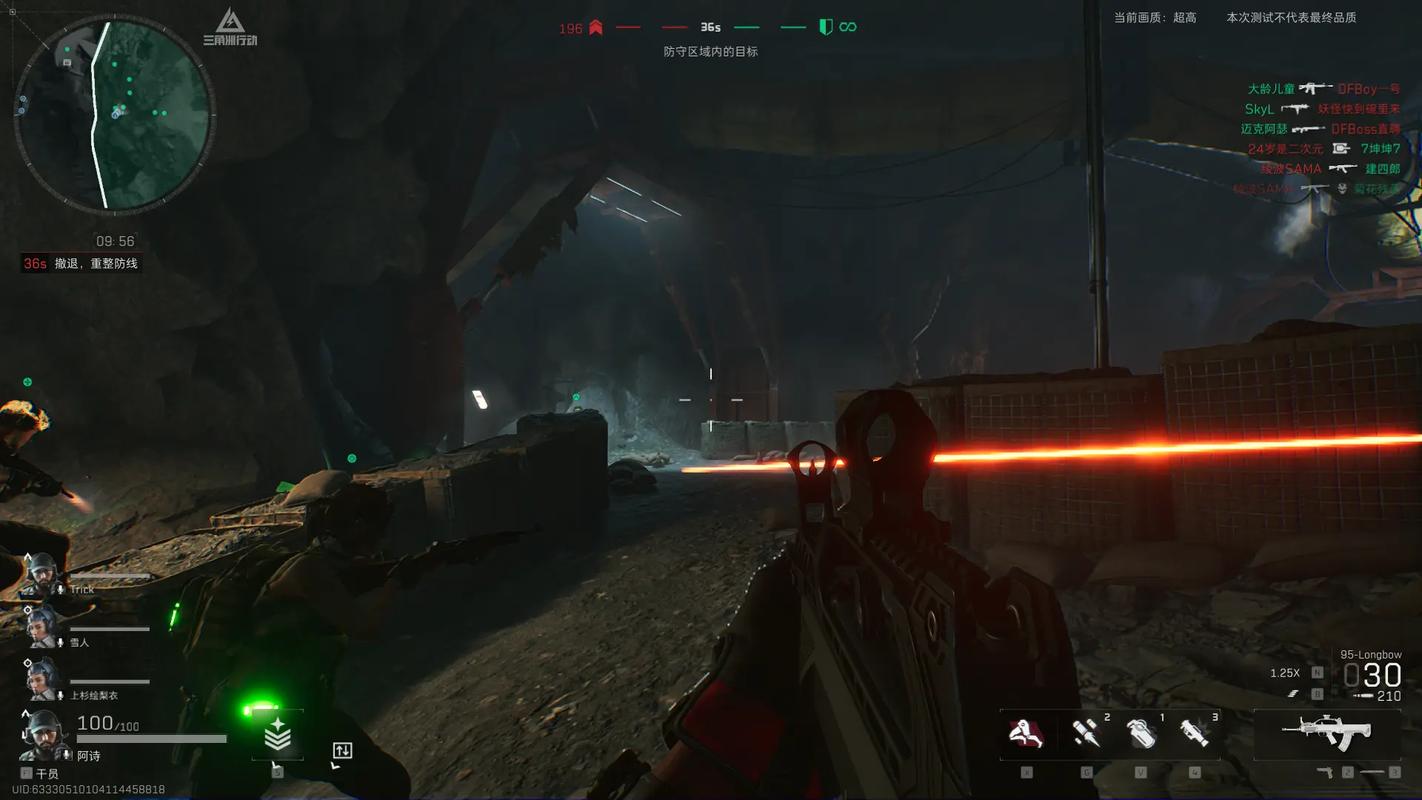Open the rank chevron squad icon
The height and width of the screenshot is (800, 1422).
[277, 738]
